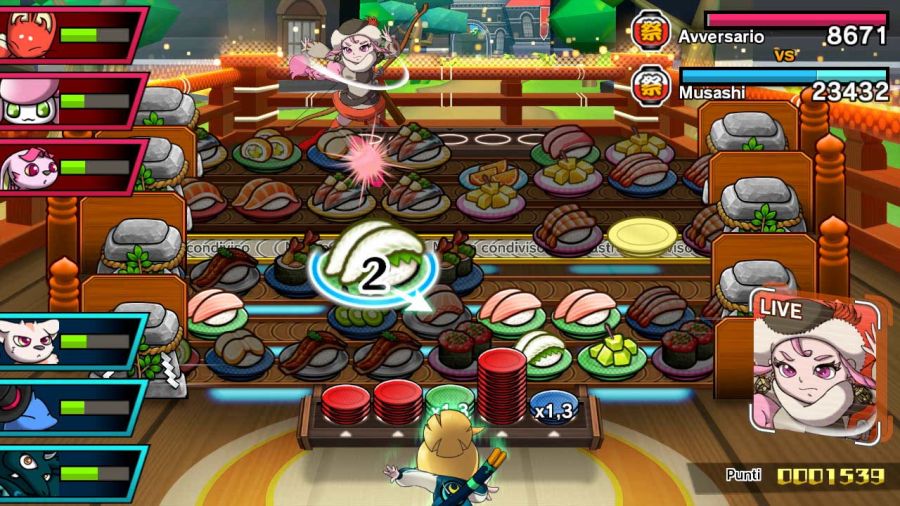
Task: Select the empty yellow plate on the lane
Action: (642, 236)
